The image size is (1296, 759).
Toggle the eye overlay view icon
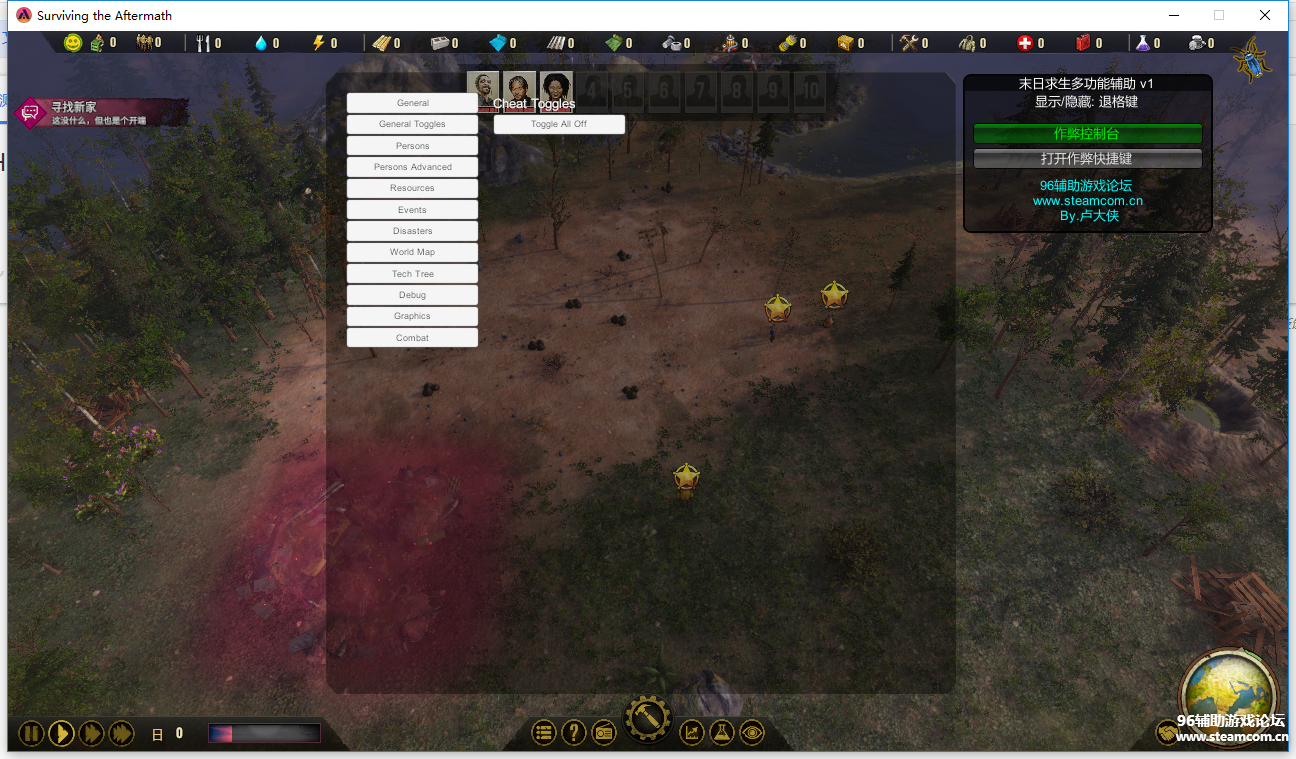coord(752,733)
